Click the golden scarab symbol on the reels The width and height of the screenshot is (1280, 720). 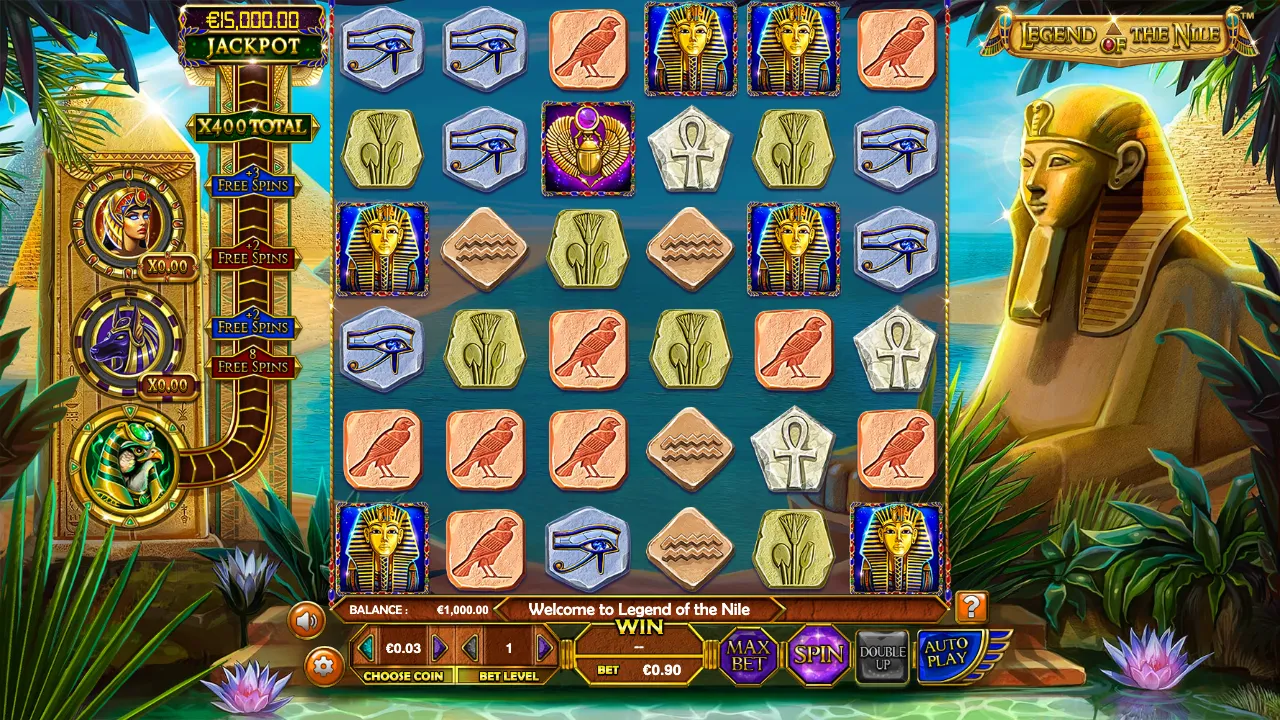587,148
